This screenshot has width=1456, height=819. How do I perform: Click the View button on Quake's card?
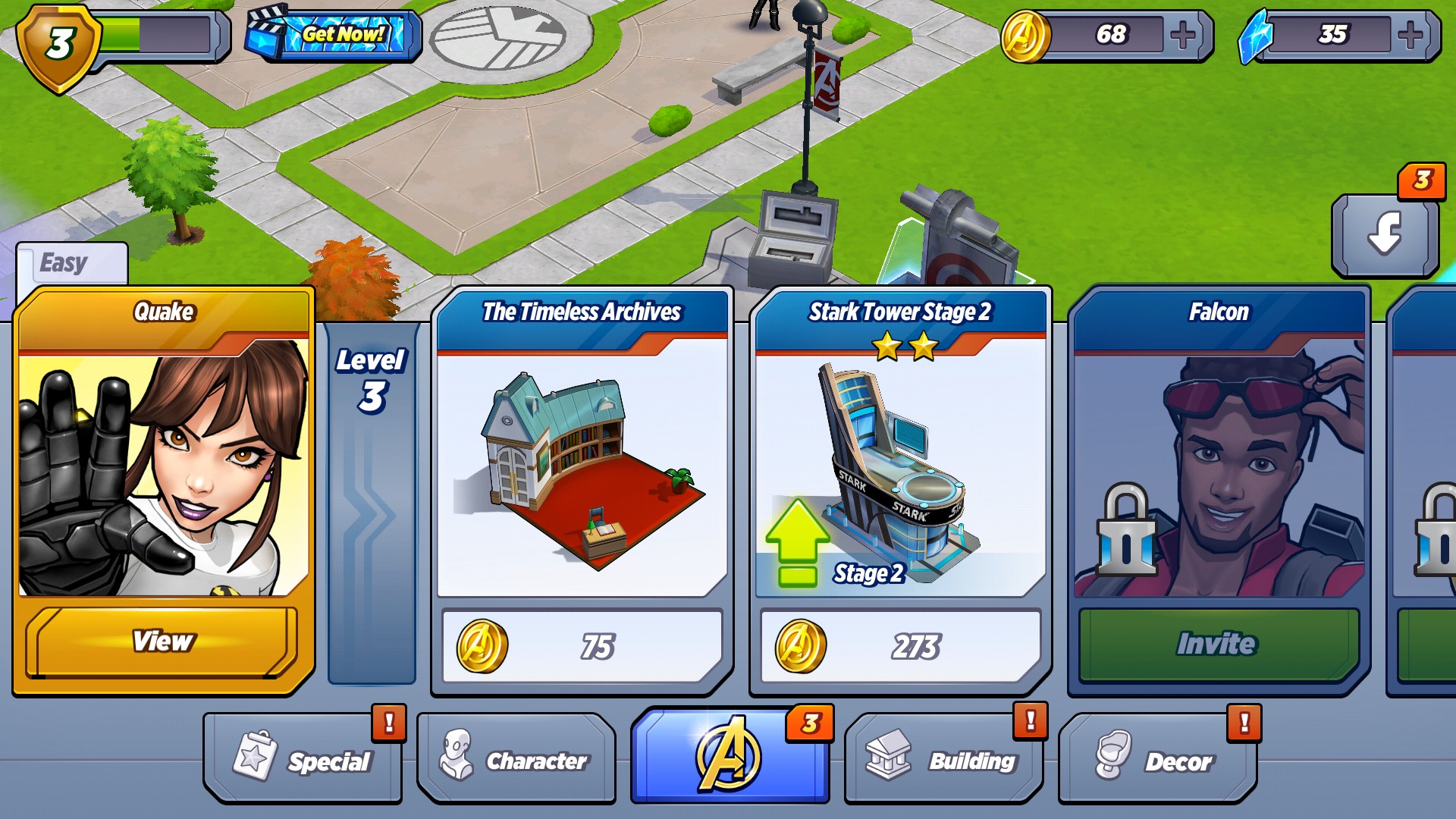click(x=162, y=642)
